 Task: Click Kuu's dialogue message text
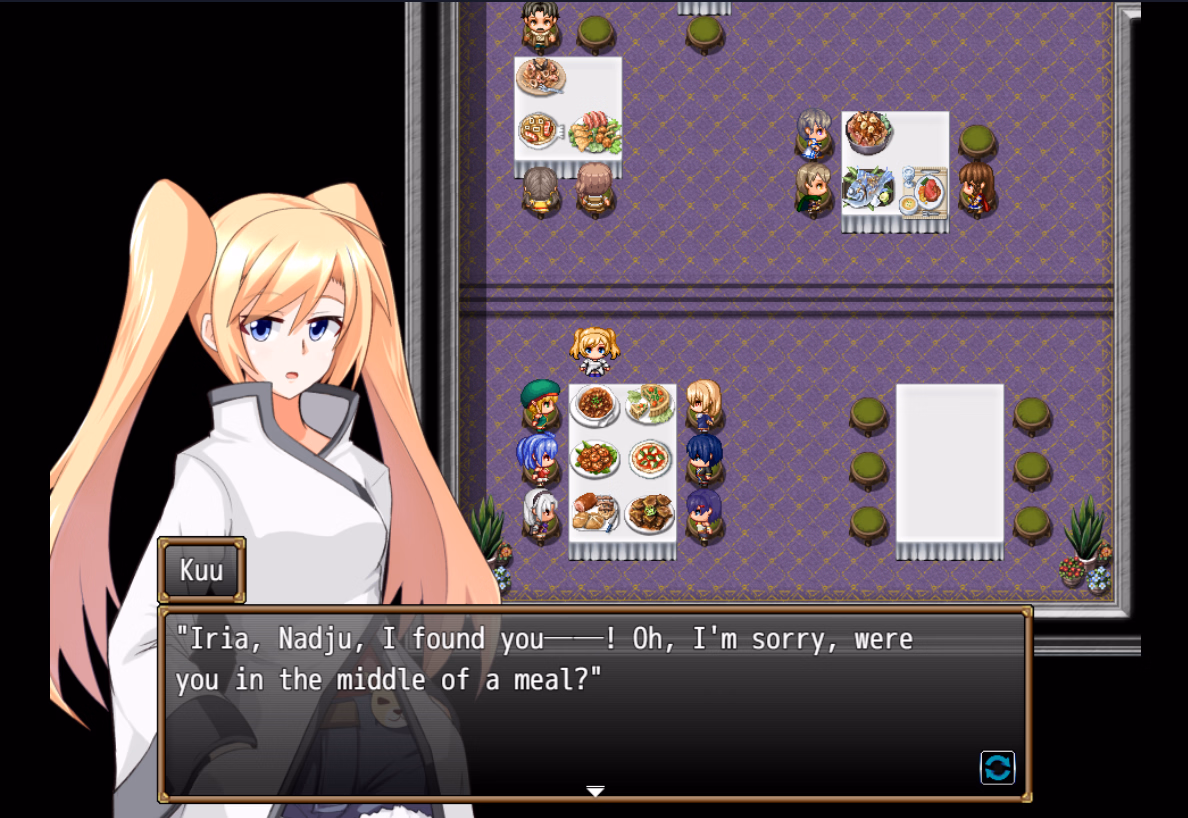pyautogui.click(x=544, y=660)
